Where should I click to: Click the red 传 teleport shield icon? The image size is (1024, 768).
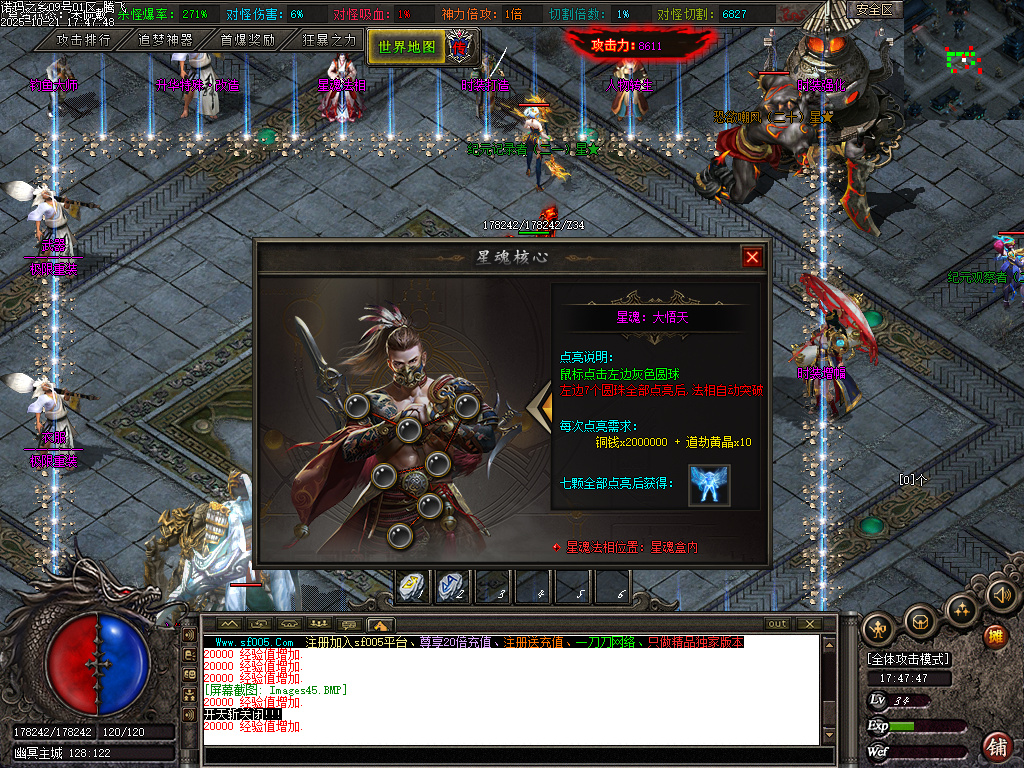(x=460, y=45)
